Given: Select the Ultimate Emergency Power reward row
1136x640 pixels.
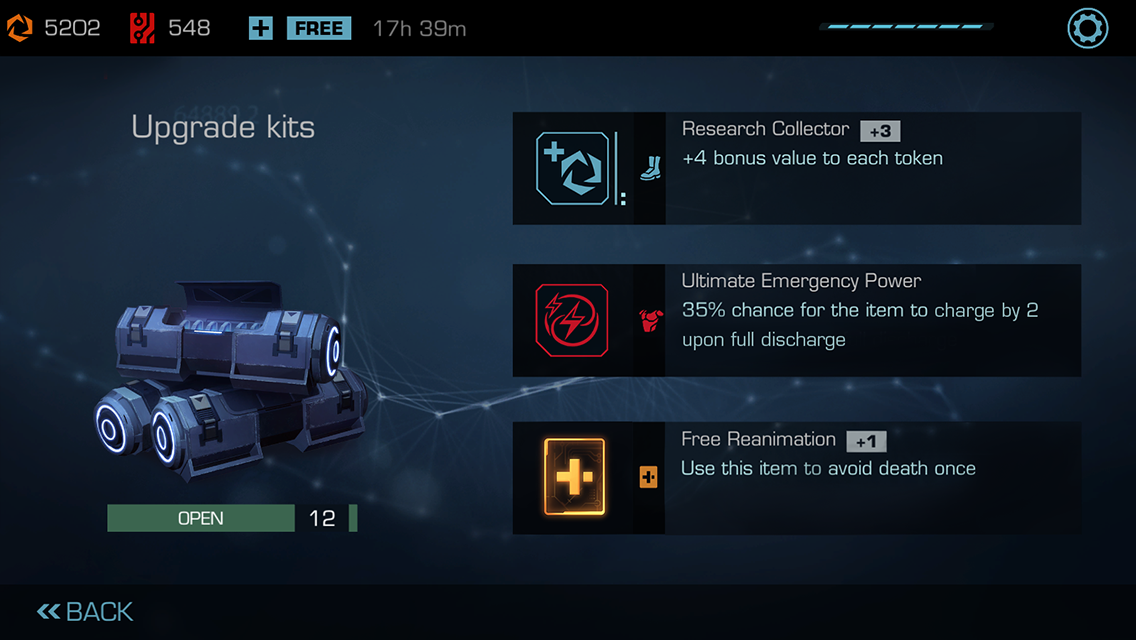Looking at the screenshot, I should 796,320.
